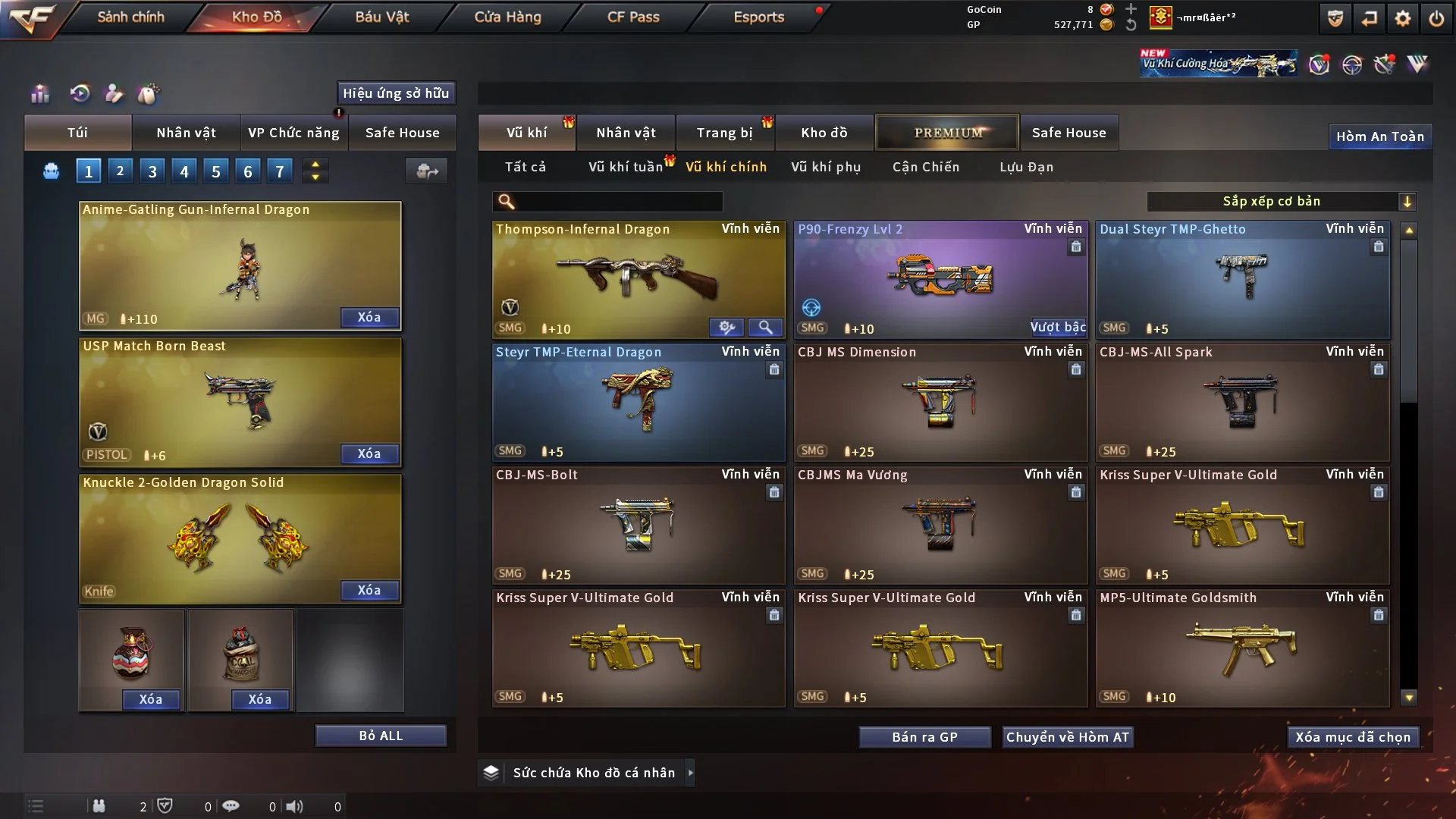The width and height of the screenshot is (1456, 819).
Task: Open the Esports menu
Action: pyautogui.click(x=758, y=17)
